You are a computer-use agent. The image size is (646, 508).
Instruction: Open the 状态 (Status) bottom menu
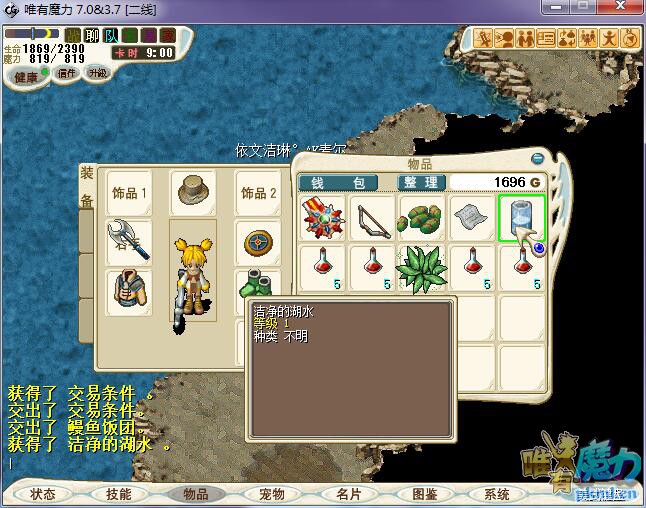click(x=43, y=494)
